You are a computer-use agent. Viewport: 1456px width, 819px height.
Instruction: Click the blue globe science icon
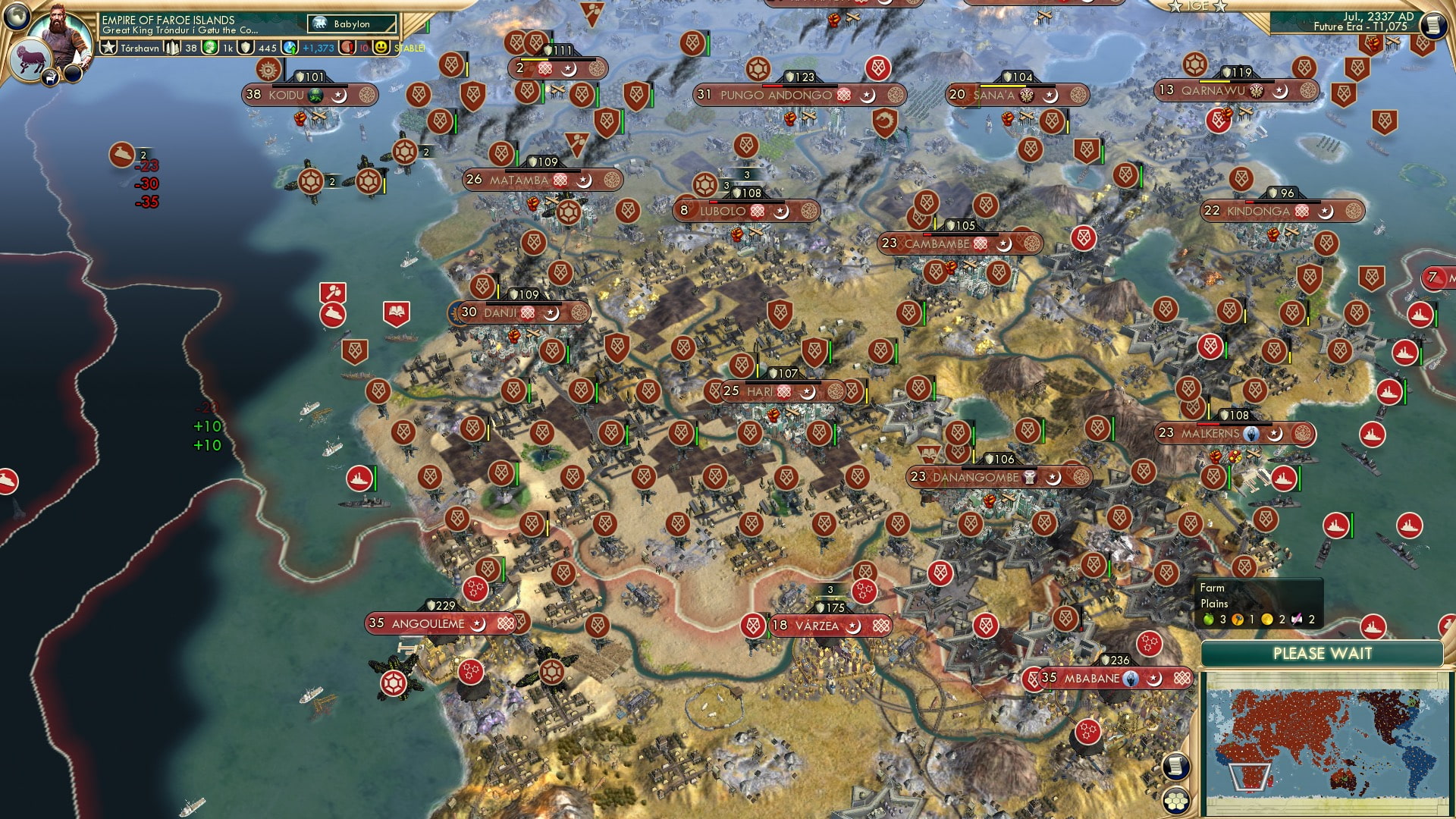(290, 48)
